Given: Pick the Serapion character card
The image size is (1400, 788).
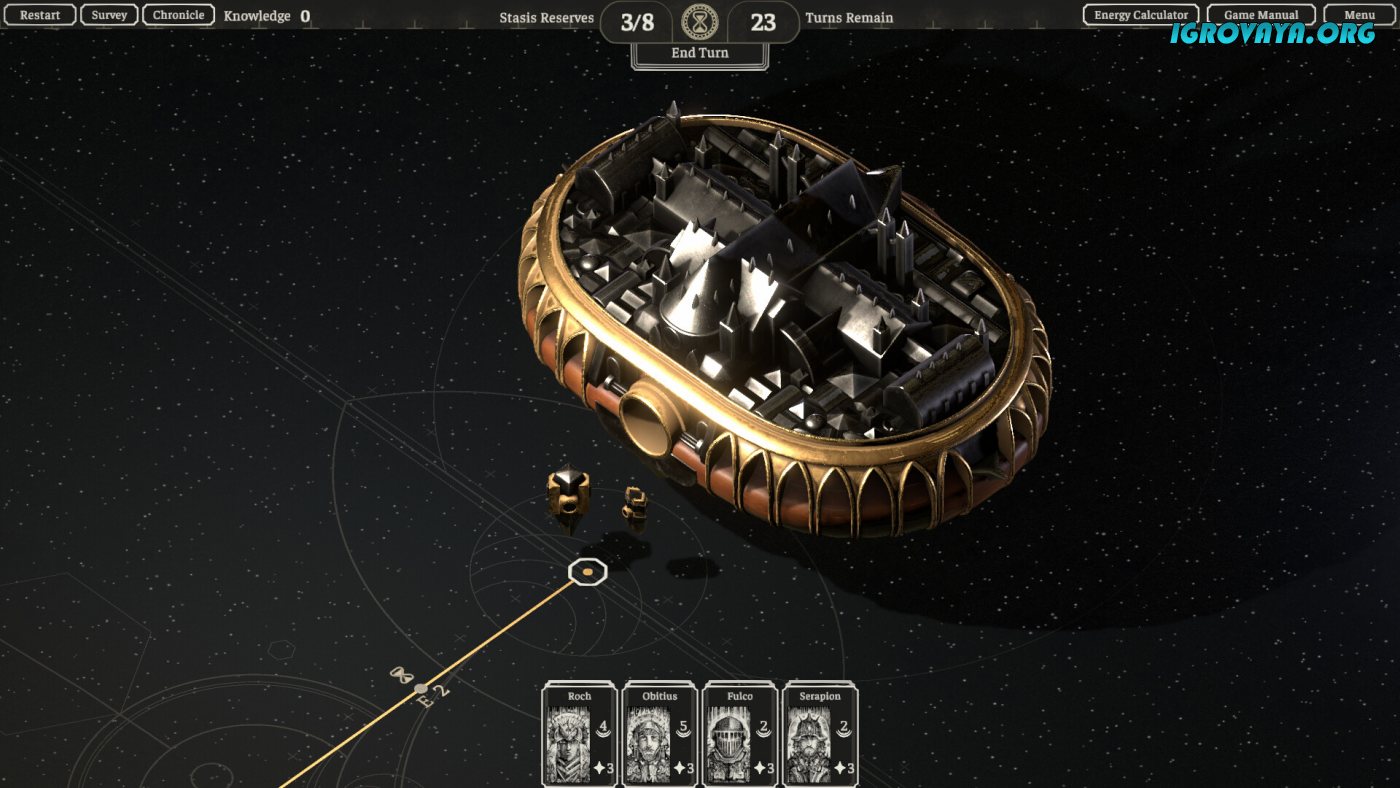Looking at the screenshot, I should pos(820,734).
